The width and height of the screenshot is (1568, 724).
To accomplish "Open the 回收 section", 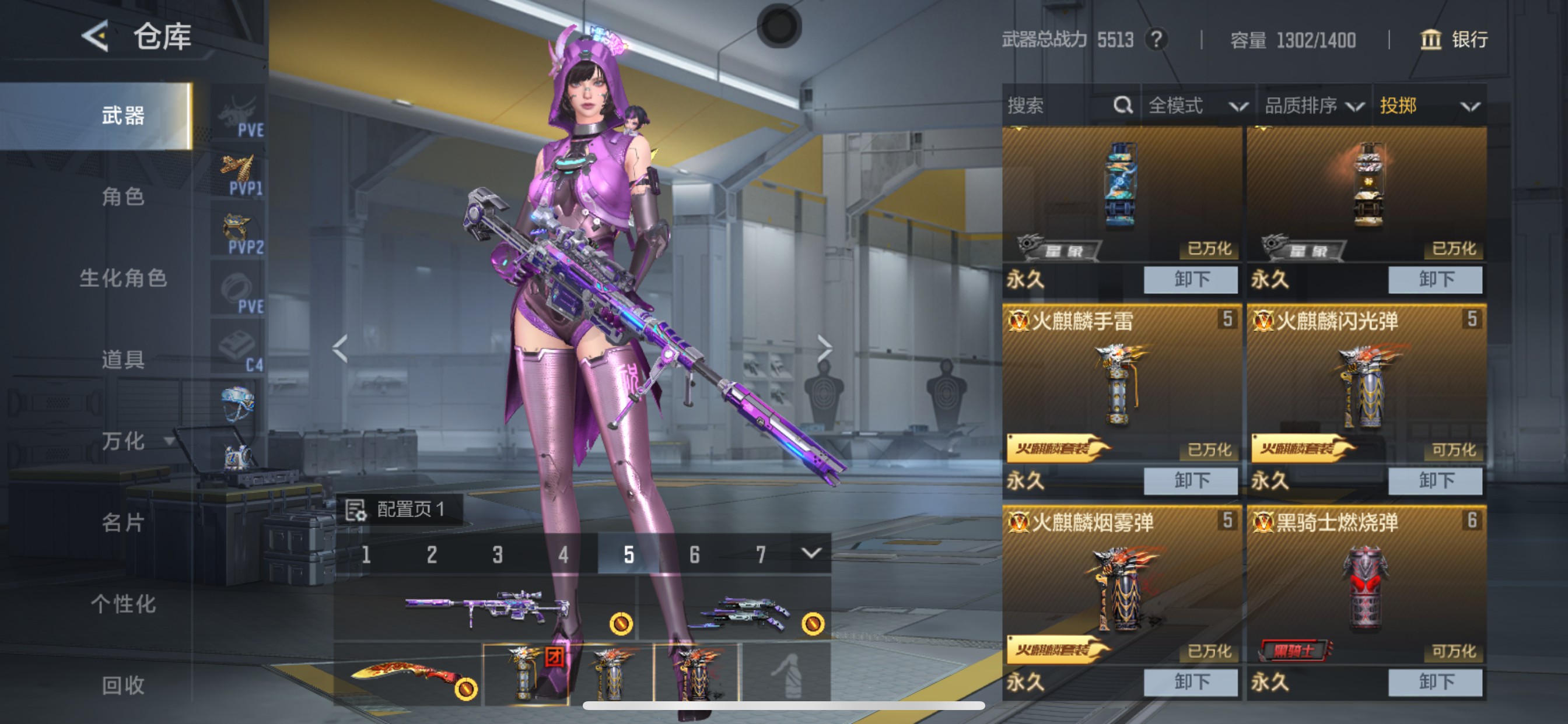I will tap(123, 685).
